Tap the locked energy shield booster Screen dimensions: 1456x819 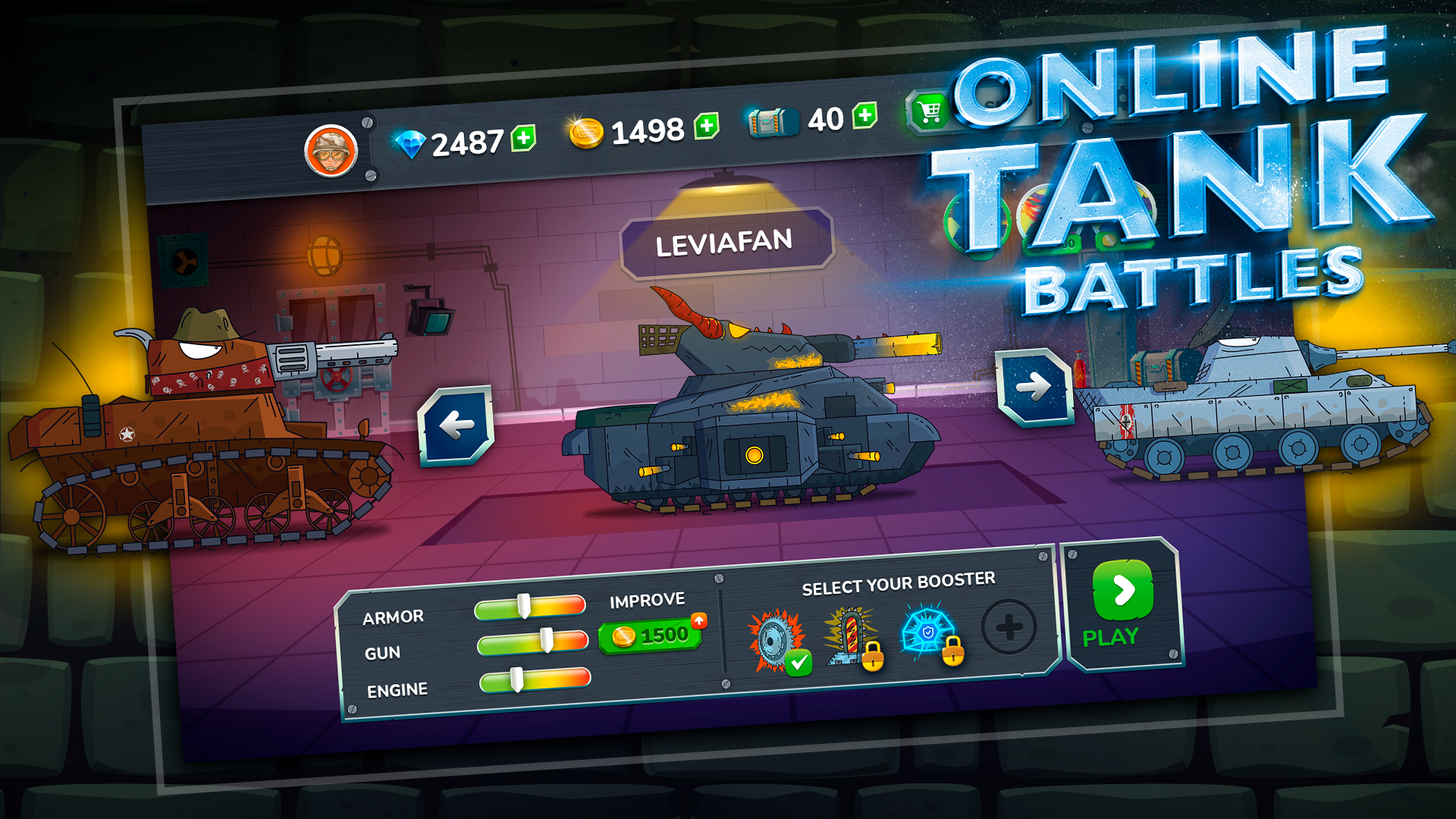925,631
